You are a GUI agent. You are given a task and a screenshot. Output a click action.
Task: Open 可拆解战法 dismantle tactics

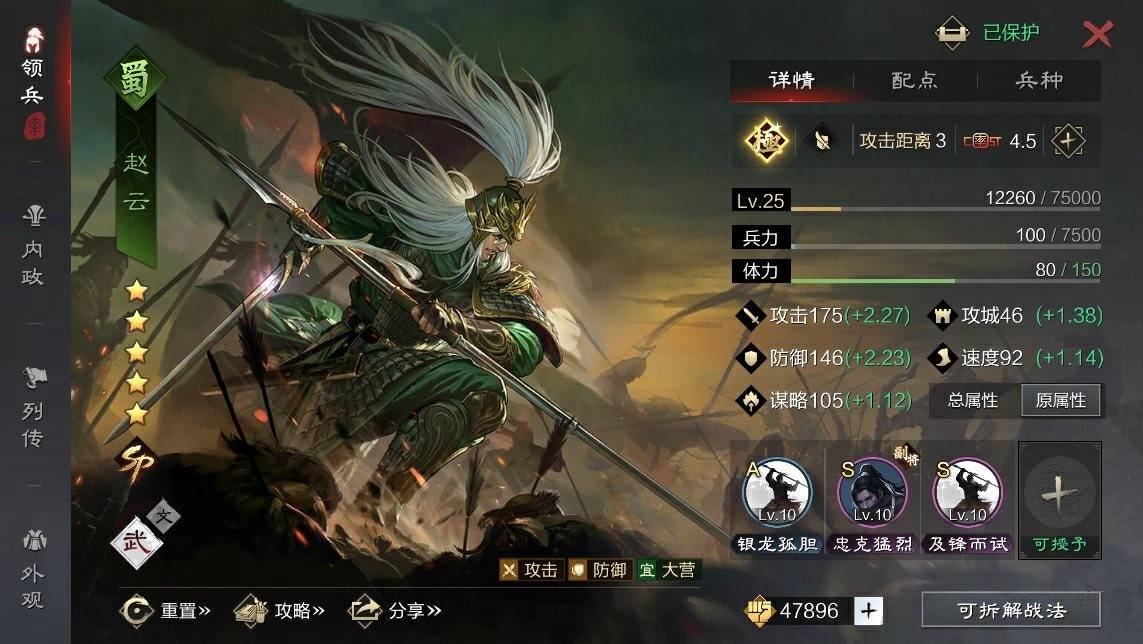[x=1011, y=609]
